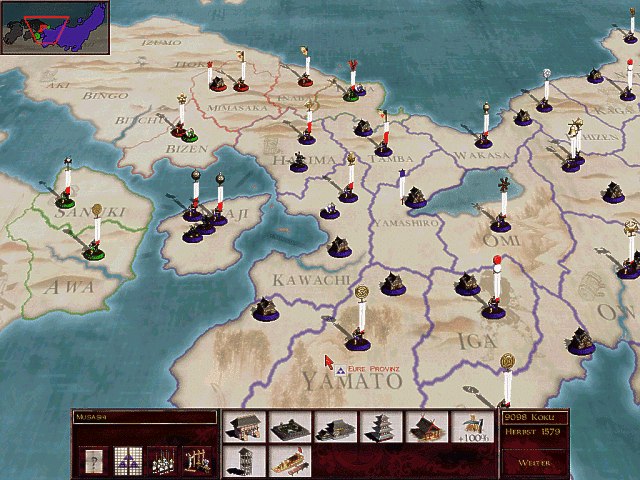This screenshot has width=640, height=480.
Task: Click the Musashi province name bar
Action: click(145, 416)
